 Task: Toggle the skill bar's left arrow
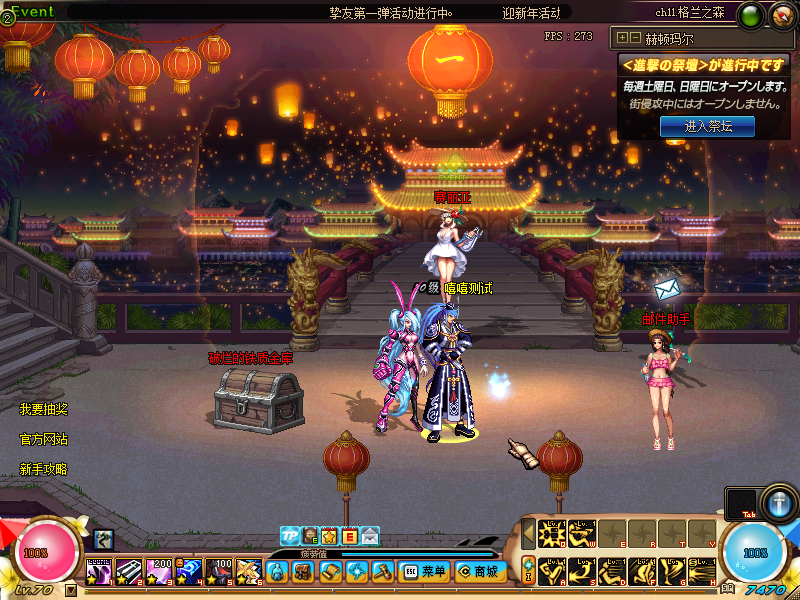point(528,533)
